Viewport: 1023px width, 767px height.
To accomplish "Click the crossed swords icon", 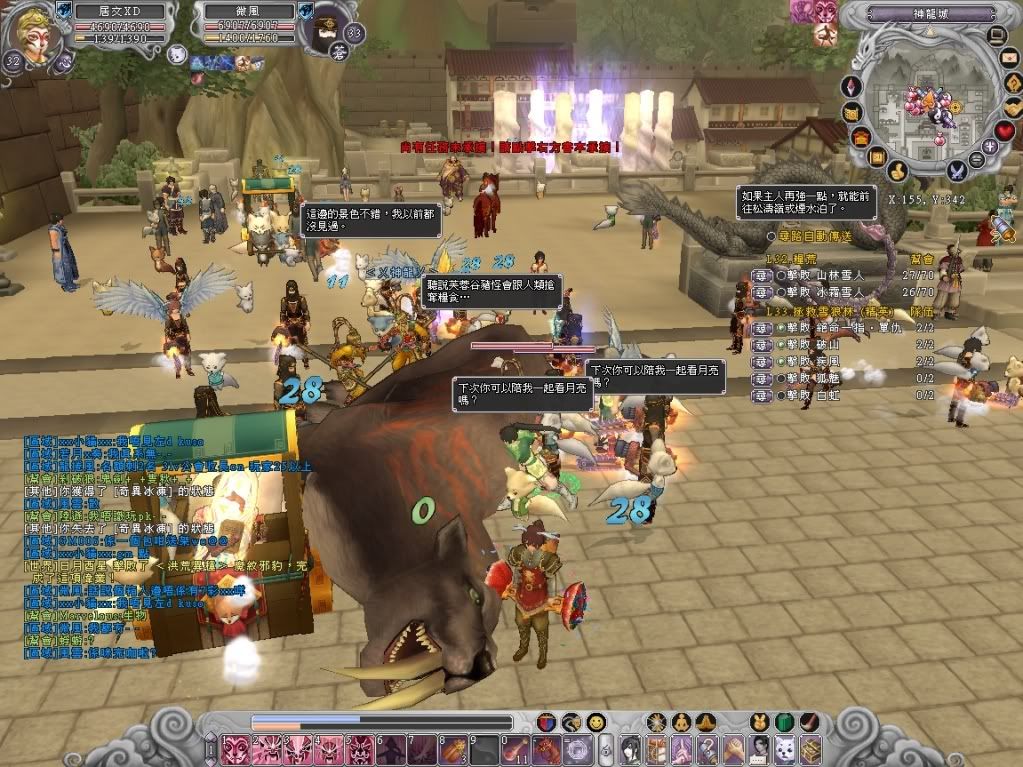I will pyautogui.click(x=957, y=171).
